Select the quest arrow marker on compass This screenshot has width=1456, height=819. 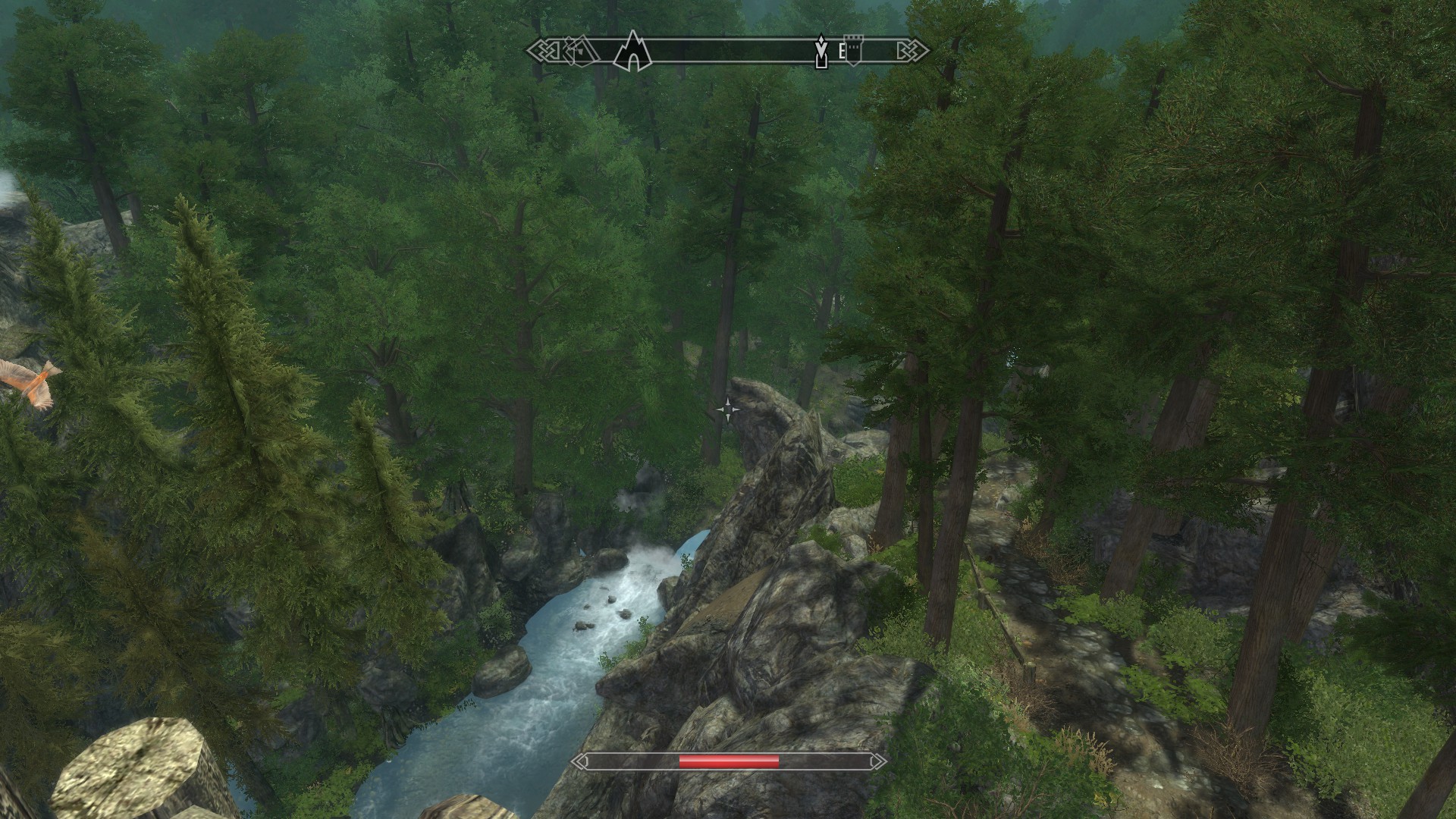pos(820,52)
